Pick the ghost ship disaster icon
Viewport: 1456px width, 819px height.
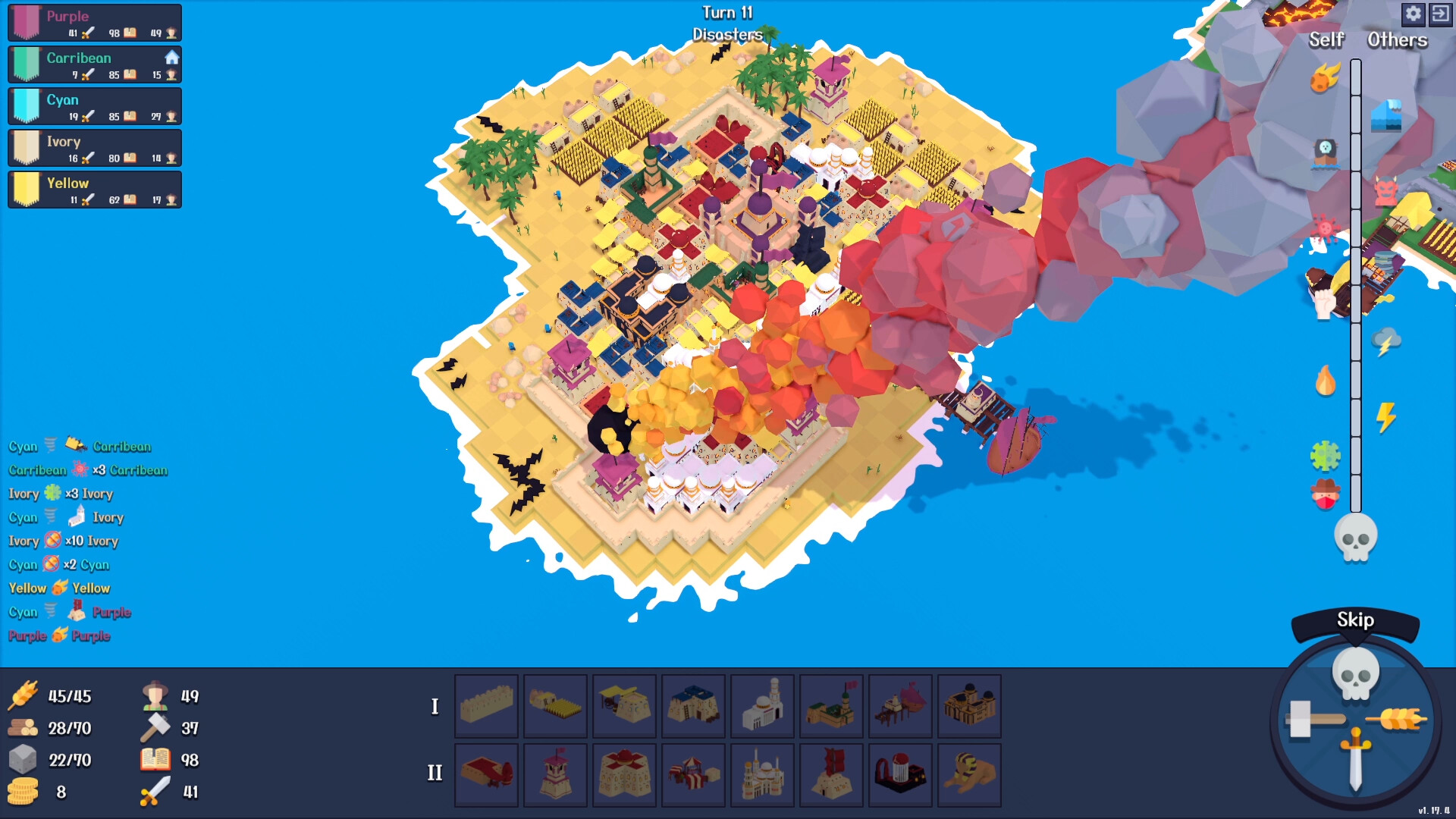pos(1324,152)
